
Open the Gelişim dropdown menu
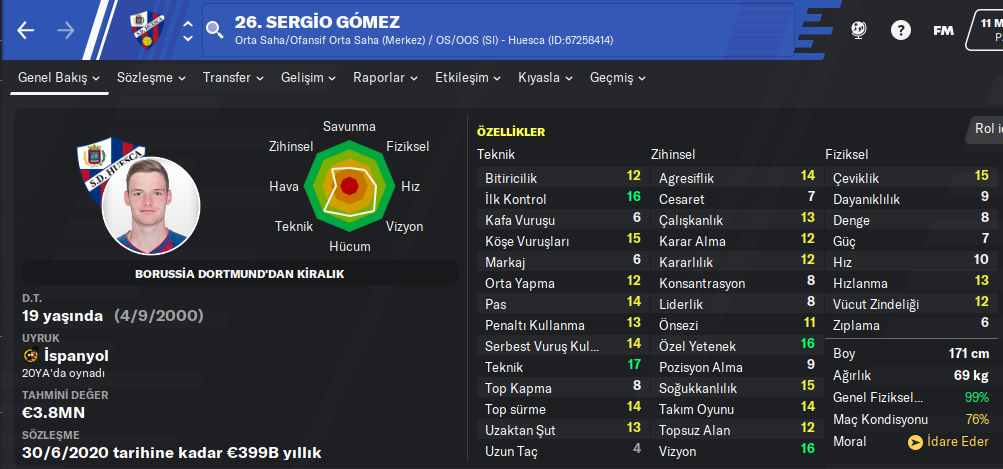(308, 78)
